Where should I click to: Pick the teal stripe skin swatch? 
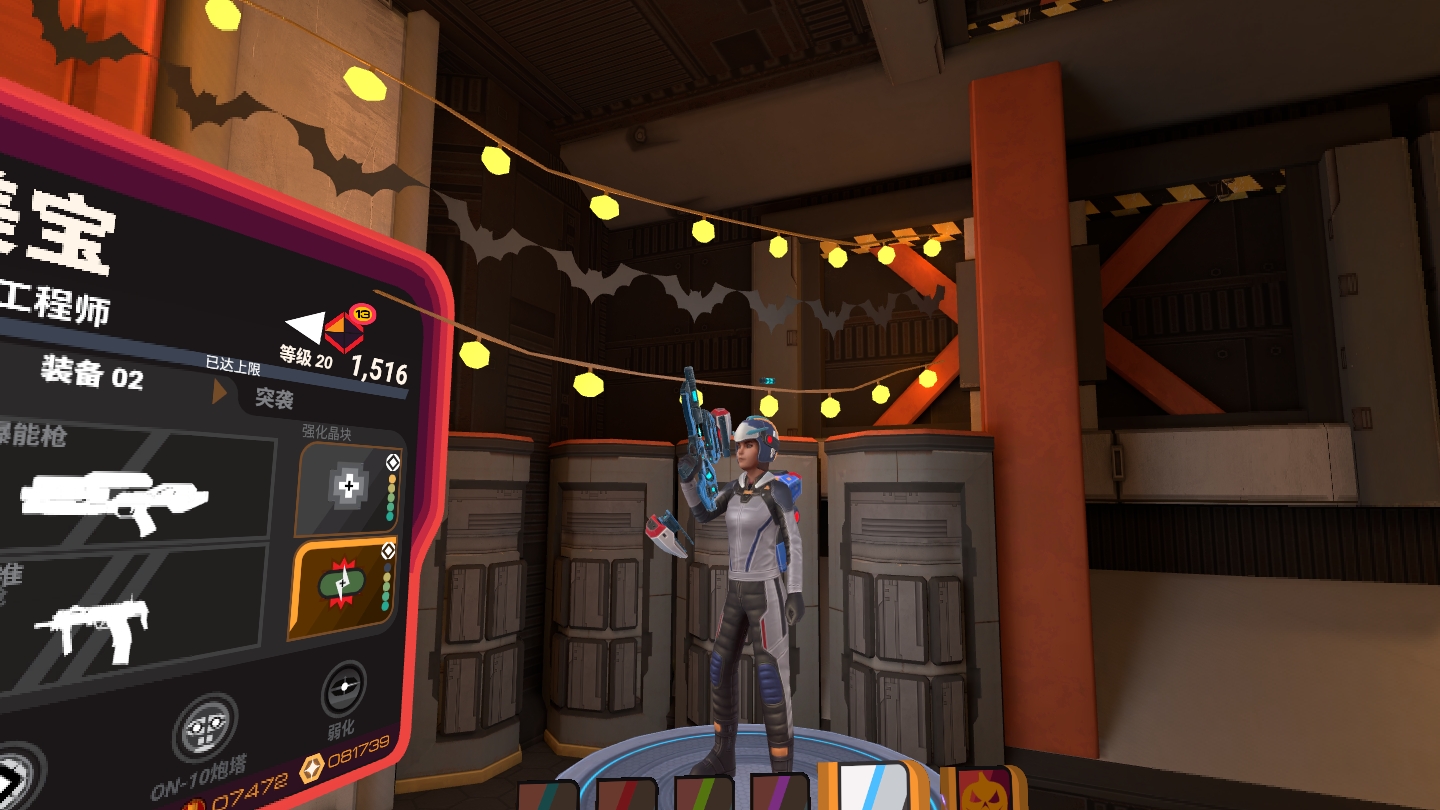pos(547,796)
